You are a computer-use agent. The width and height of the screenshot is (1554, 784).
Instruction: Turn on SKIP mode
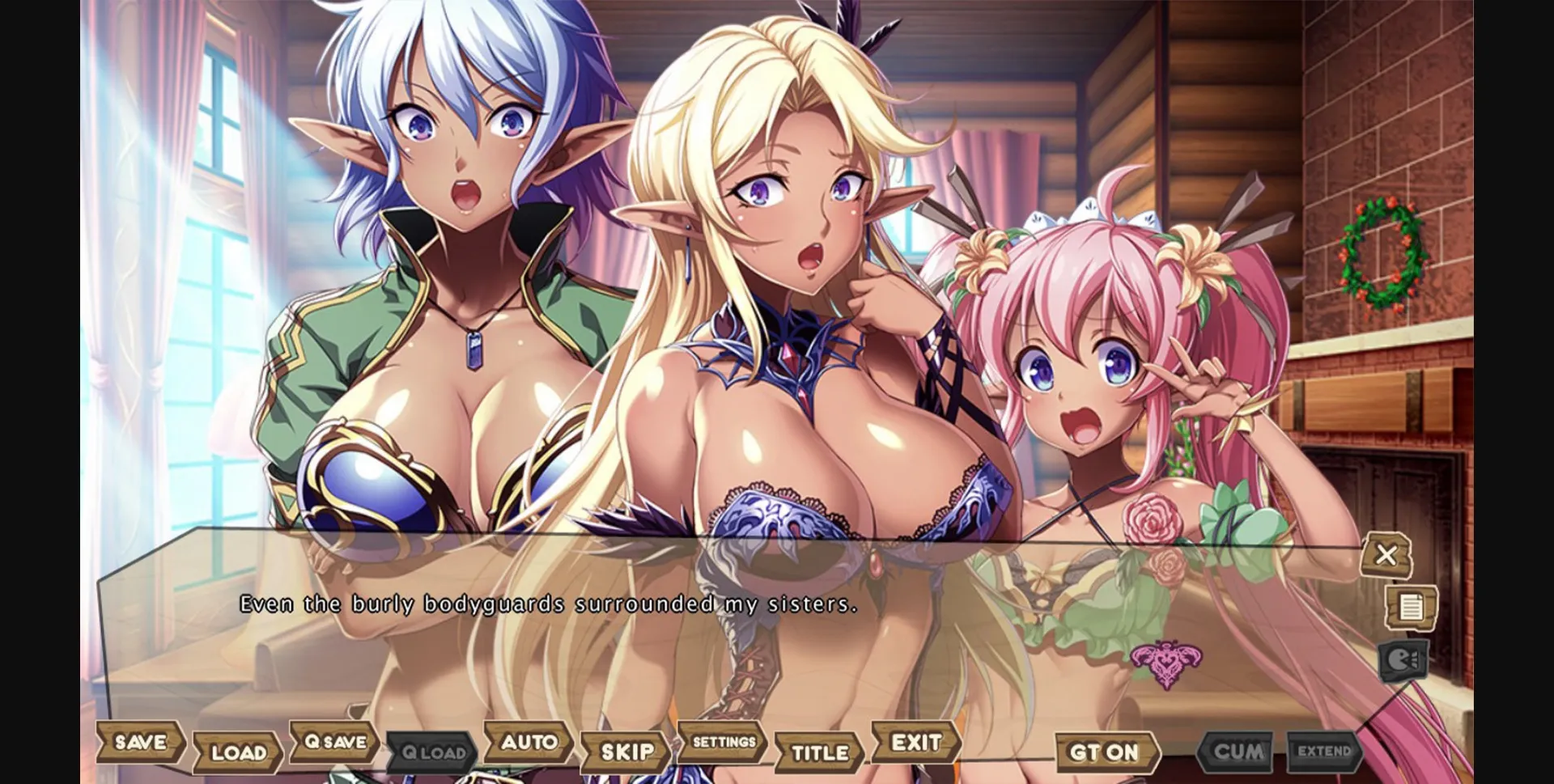627,751
